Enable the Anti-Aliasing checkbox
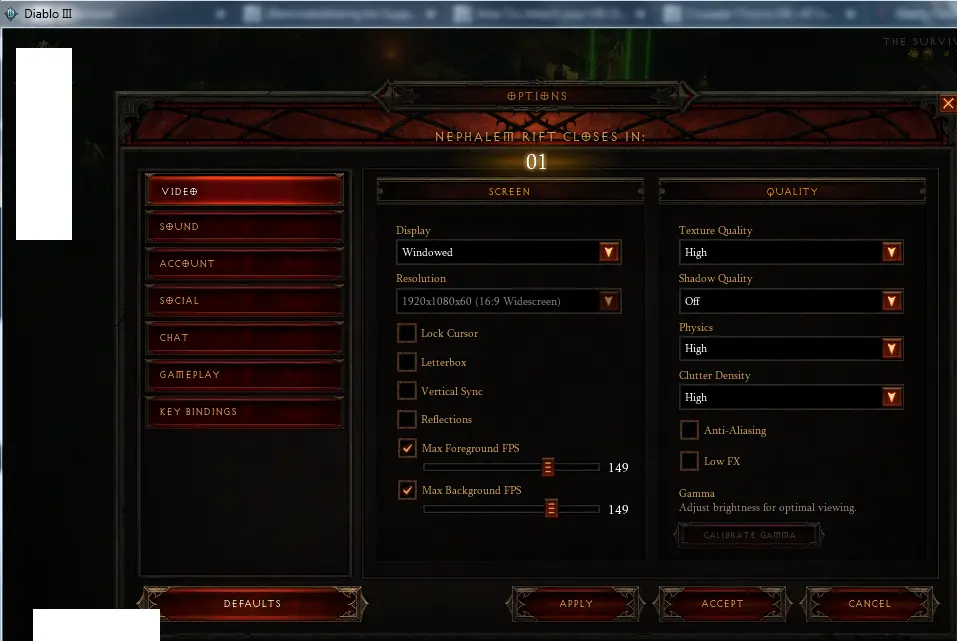This screenshot has width=957, height=641. pos(689,430)
